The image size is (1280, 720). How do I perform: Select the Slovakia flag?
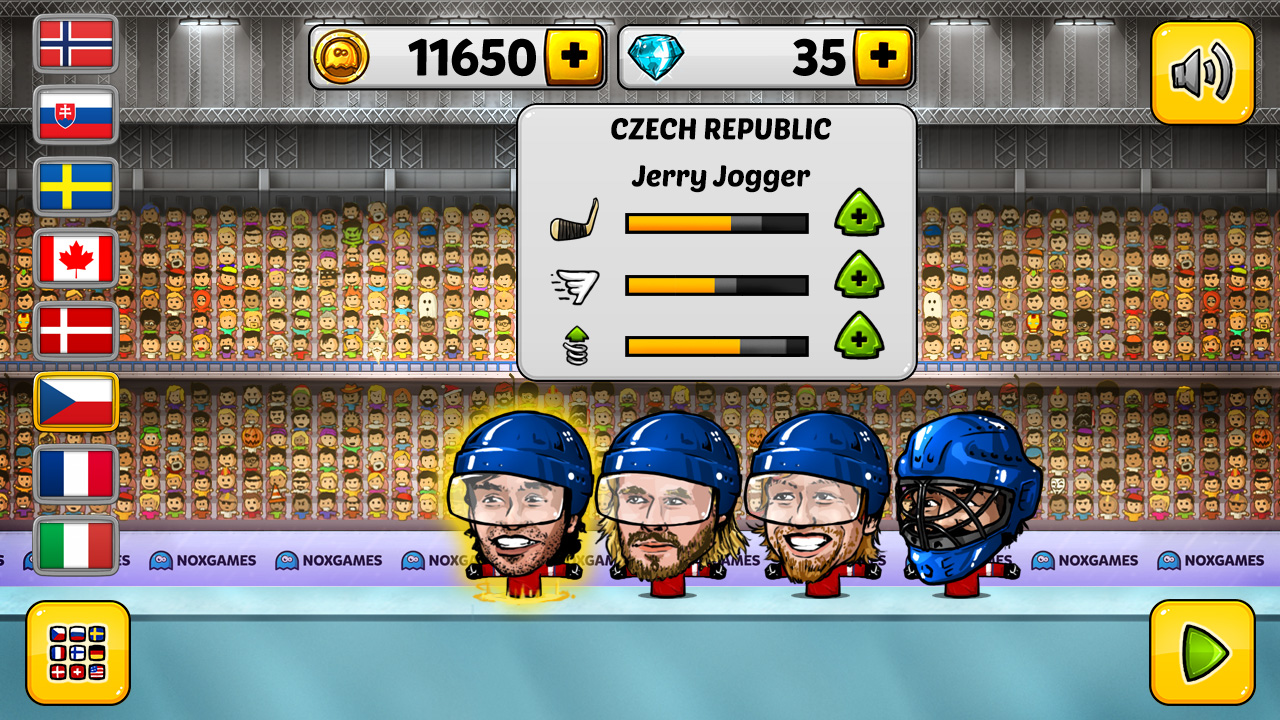(x=76, y=117)
